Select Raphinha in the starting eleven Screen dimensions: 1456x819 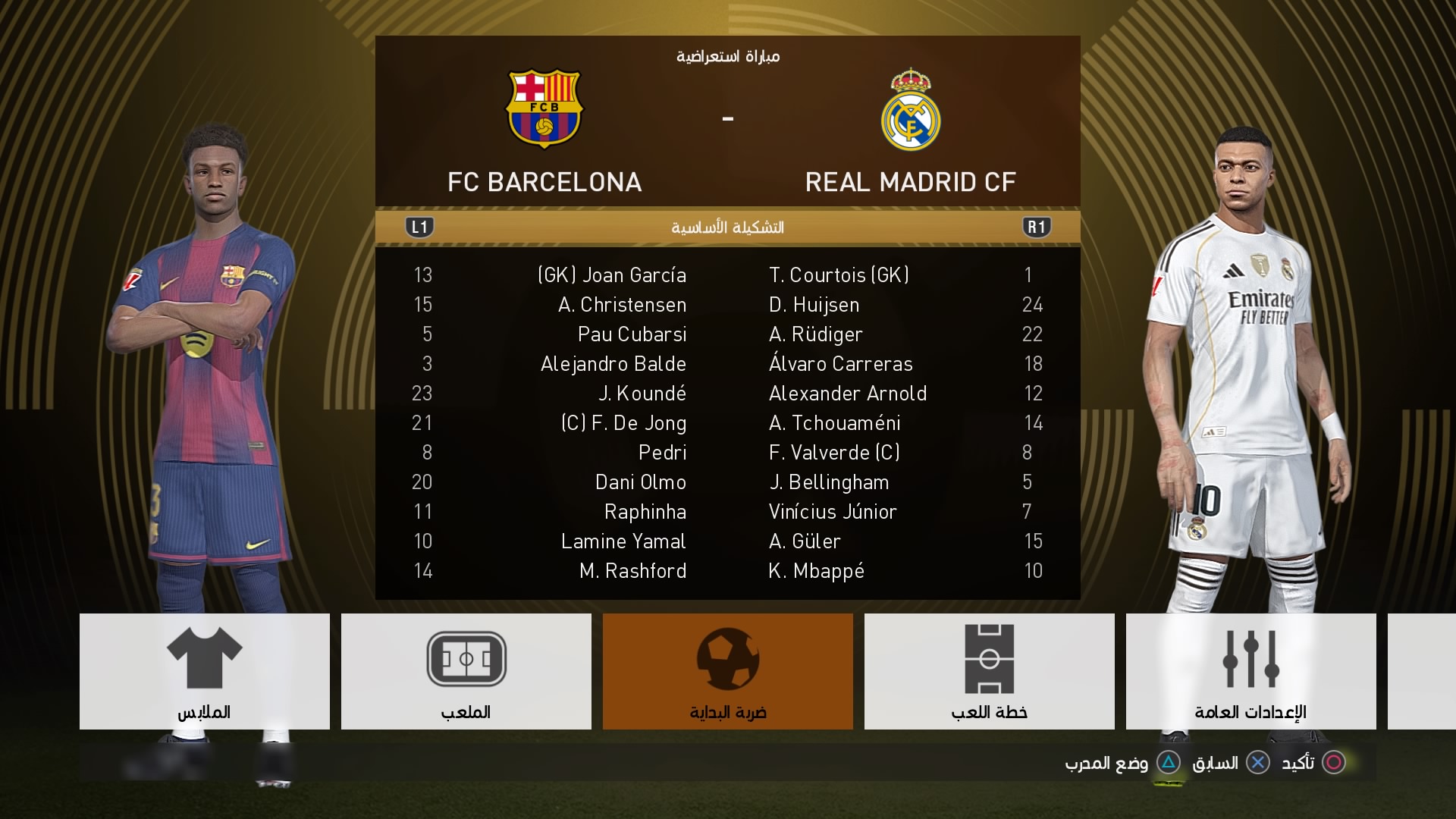pyautogui.click(x=645, y=512)
